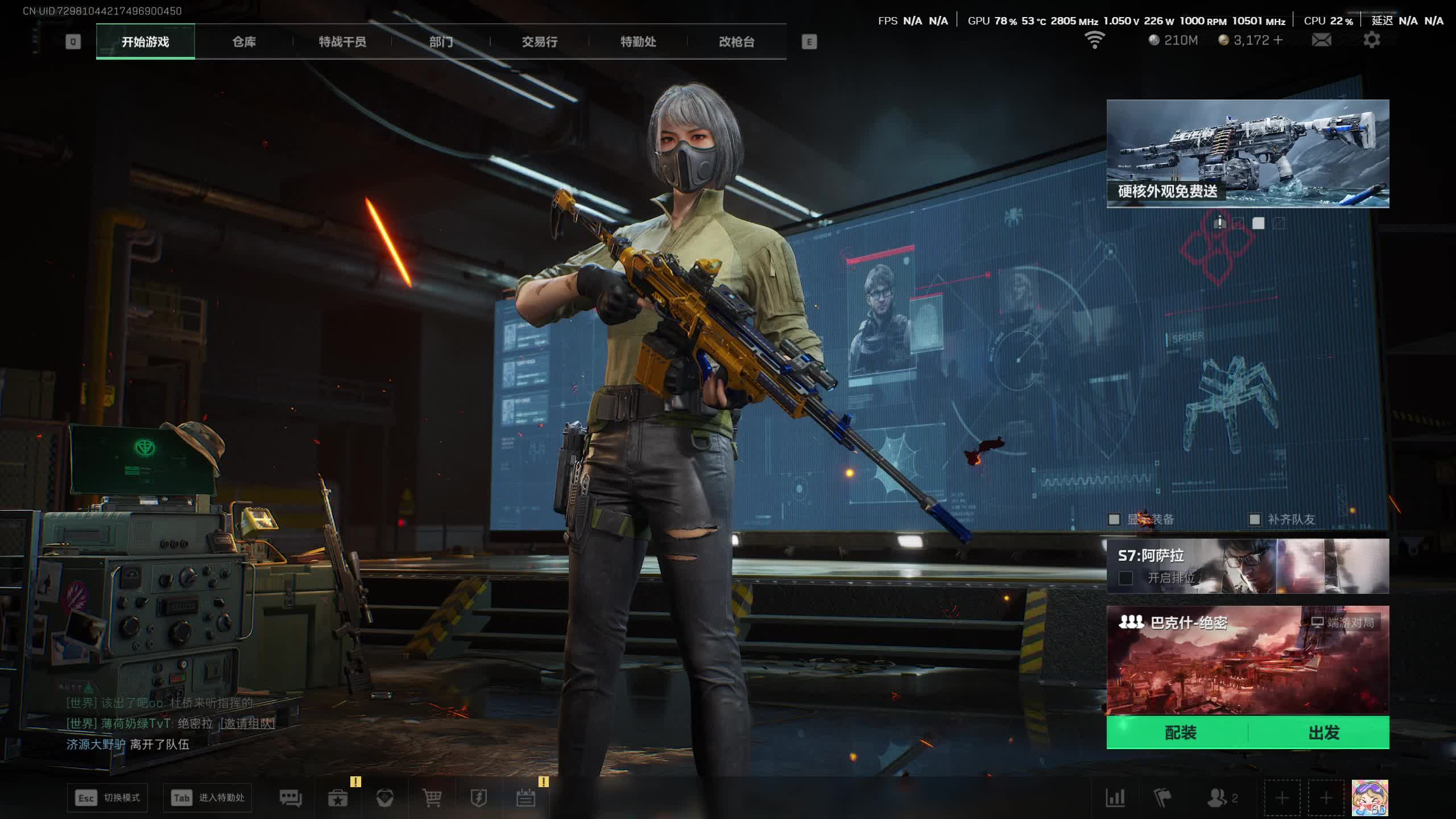
Task: Switch to the 改枪台 tab
Action: click(x=737, y=42)
